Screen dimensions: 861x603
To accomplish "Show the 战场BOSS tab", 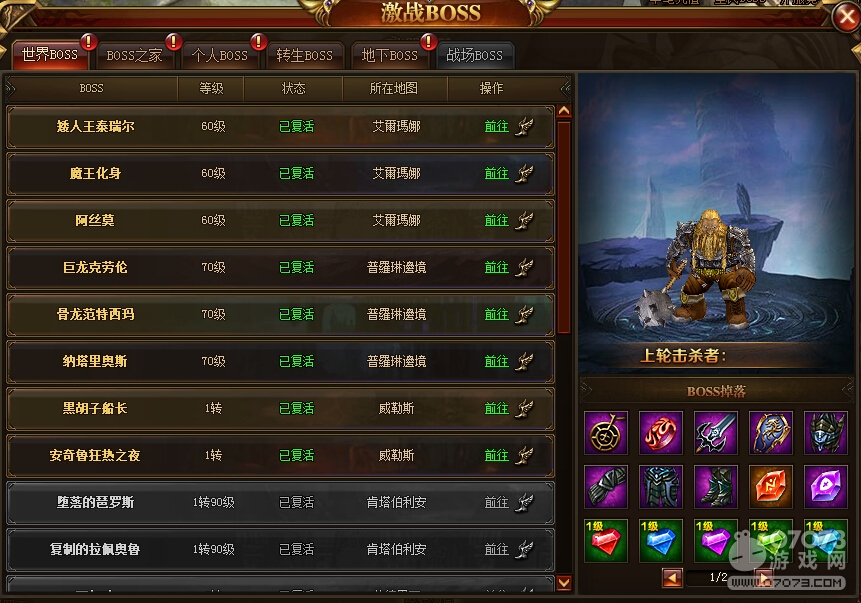I will 474,56.
